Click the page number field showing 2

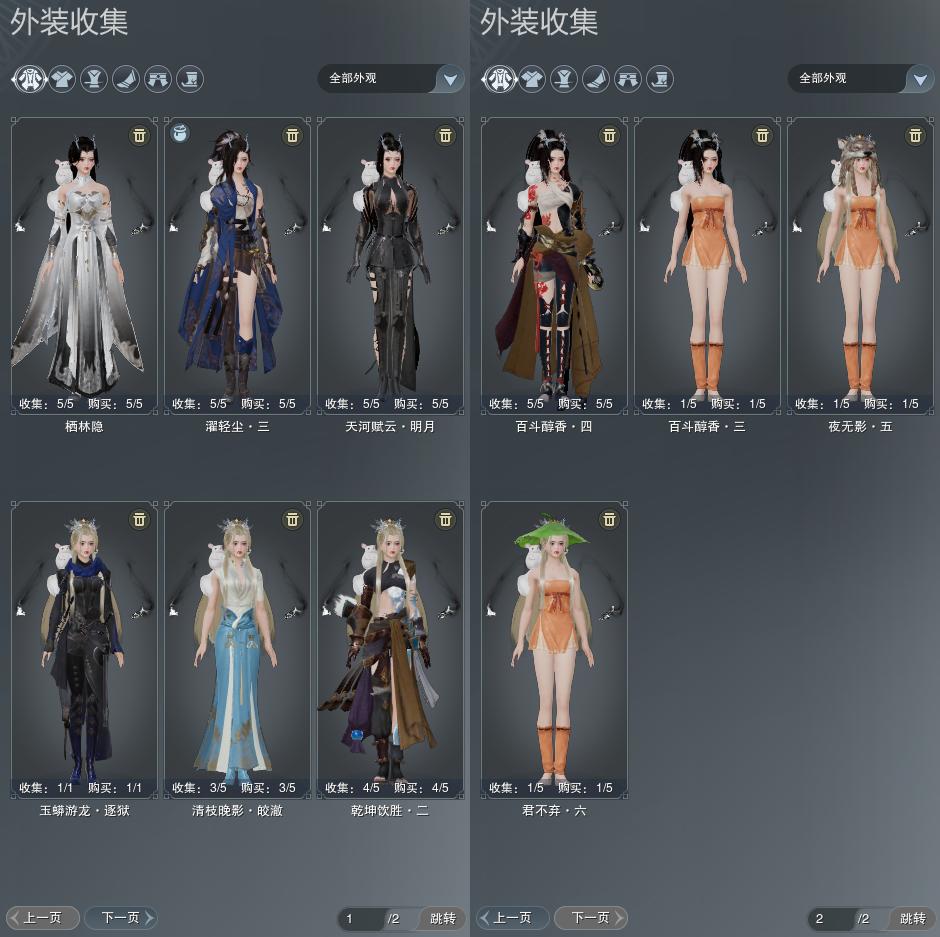(830, 918)
